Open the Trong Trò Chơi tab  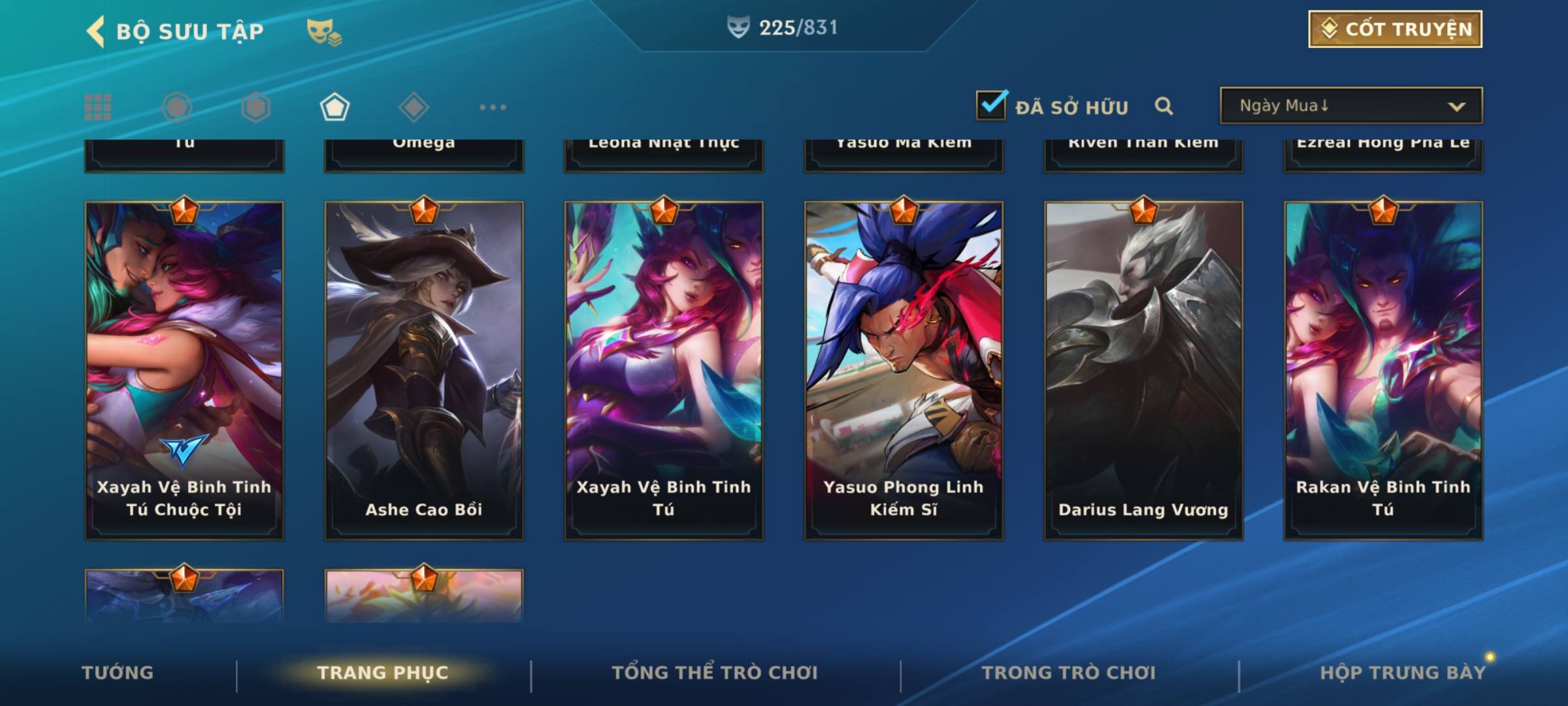[x=1069, y=673]
